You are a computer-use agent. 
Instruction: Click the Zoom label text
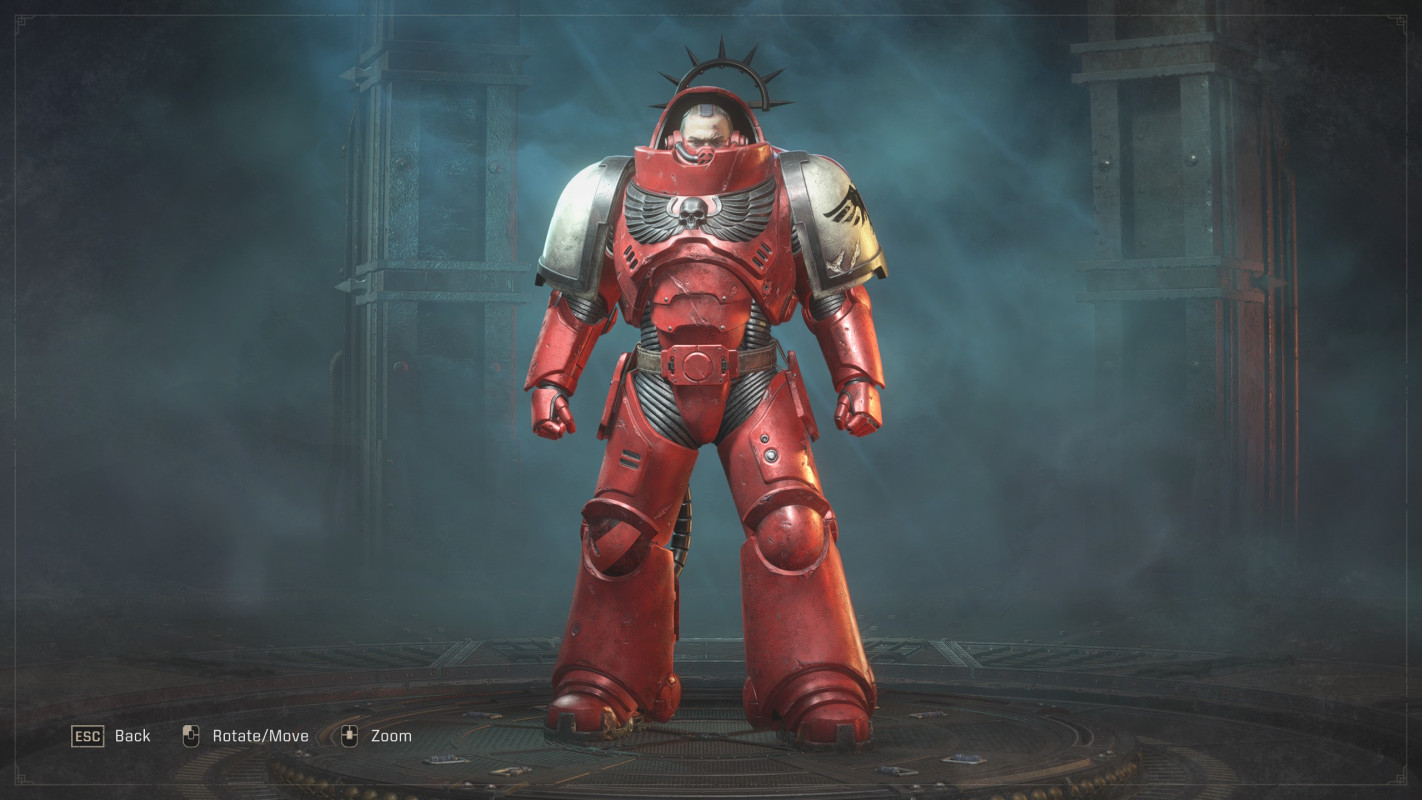coord(394,736)
